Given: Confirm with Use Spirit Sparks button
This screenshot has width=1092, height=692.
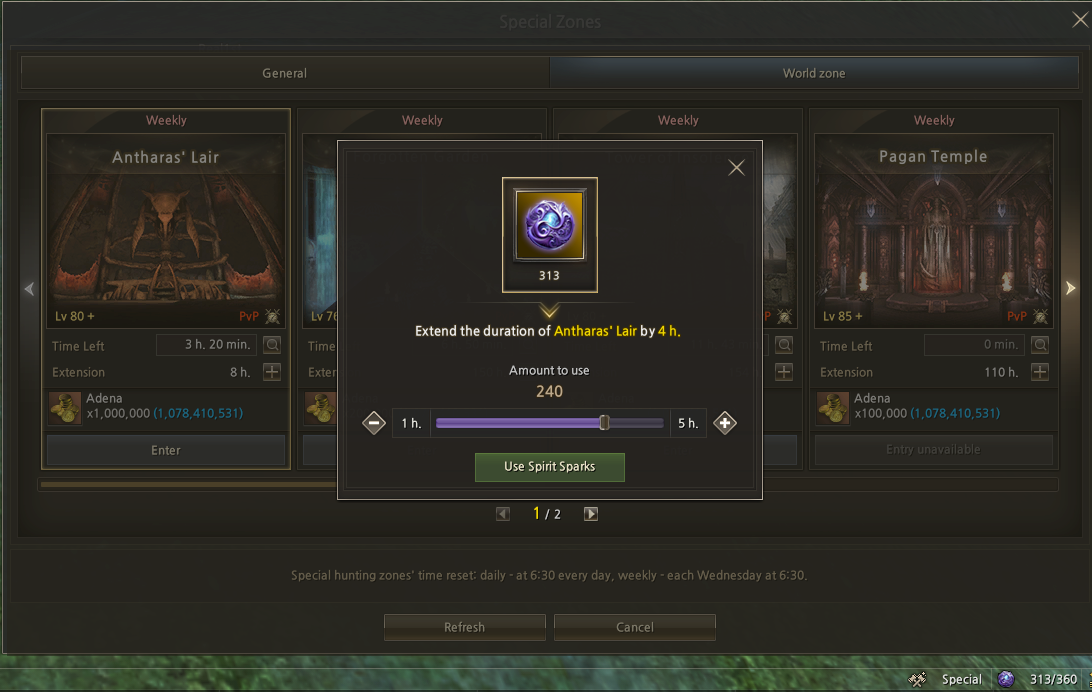Looking at the screenshot, I should click(x=549, y=467).
